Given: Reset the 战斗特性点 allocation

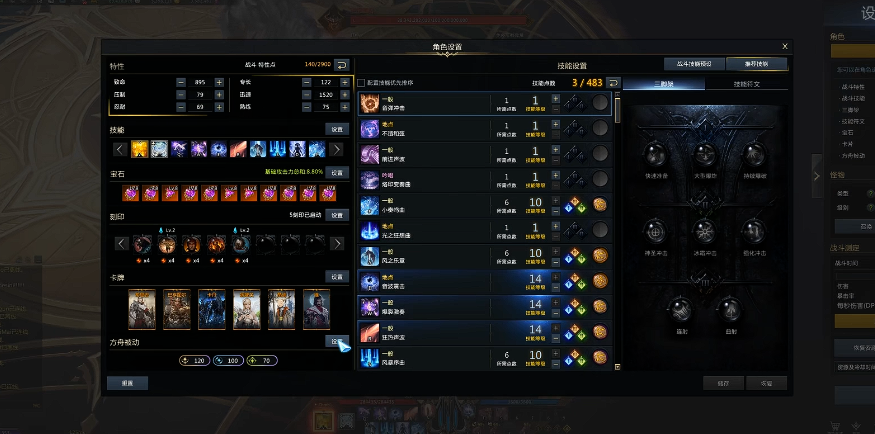Looking at the screenshot, I should 342,64.
